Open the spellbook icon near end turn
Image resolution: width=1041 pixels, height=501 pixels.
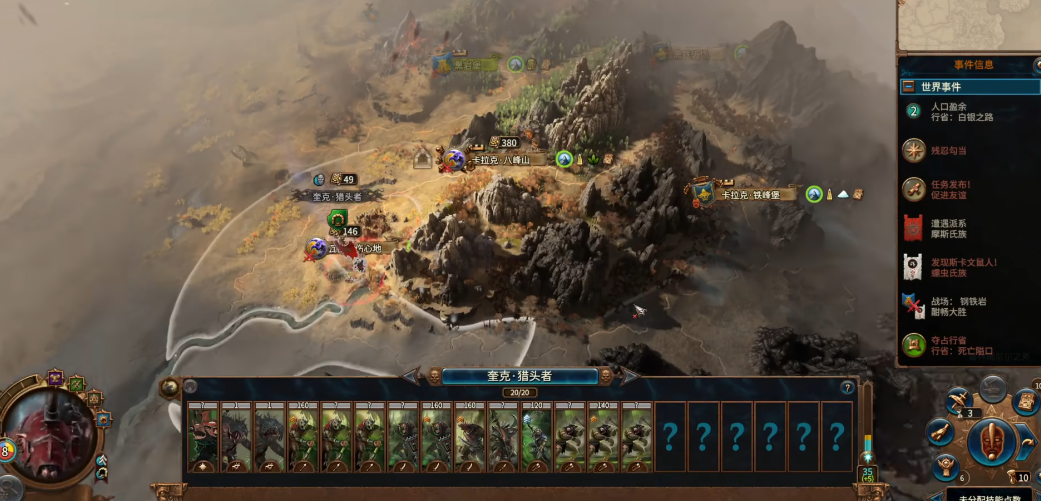click(x=1023, y=402)
